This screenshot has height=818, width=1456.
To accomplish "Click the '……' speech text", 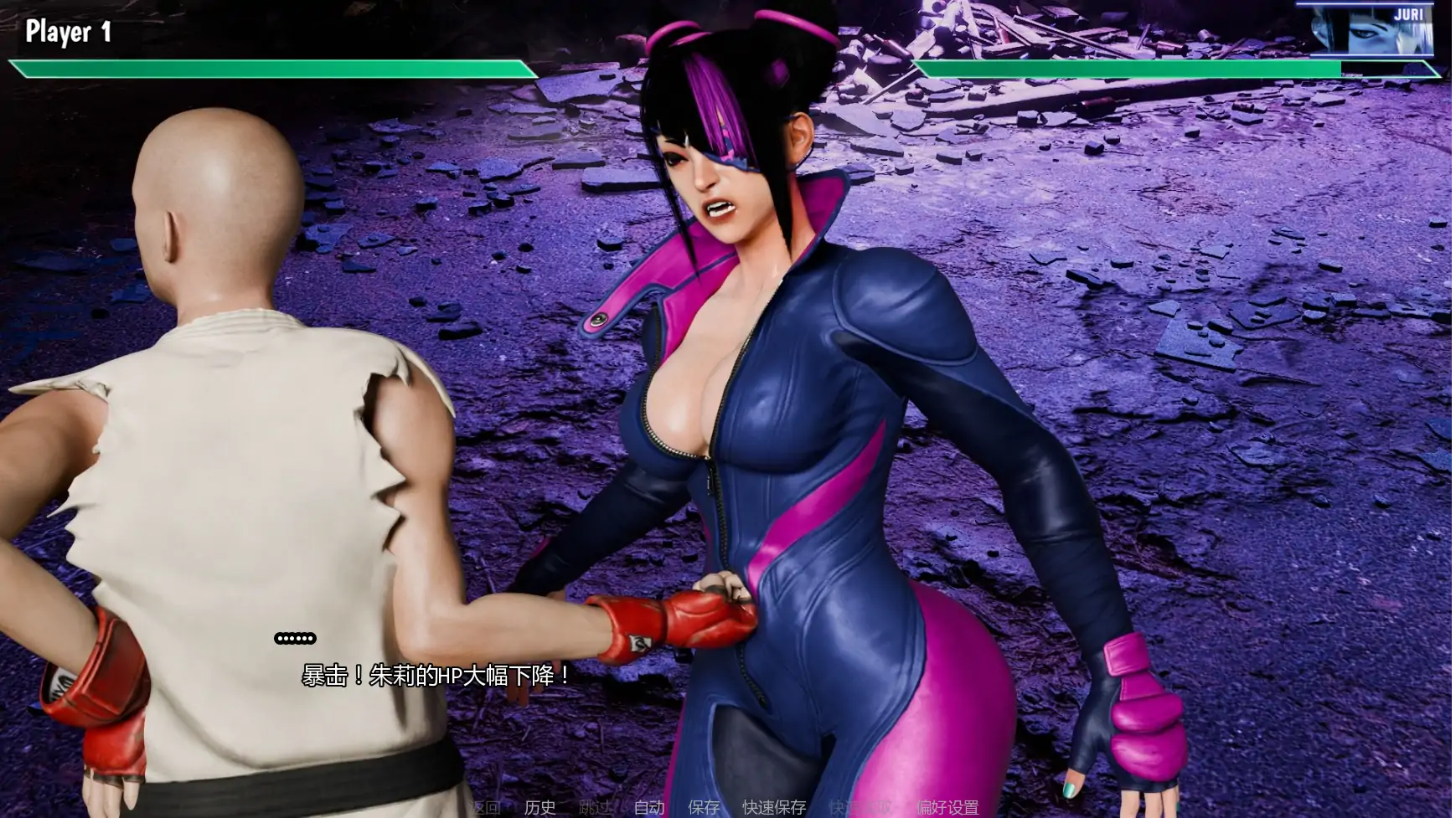I will [295, 638].
